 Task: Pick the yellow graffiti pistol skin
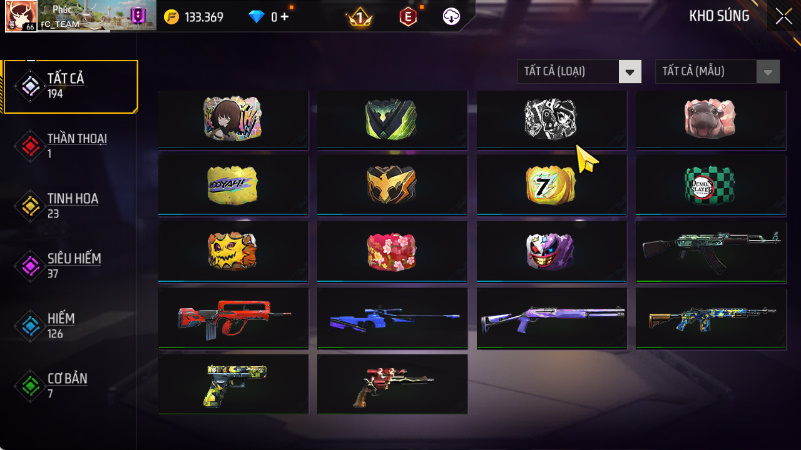click(x=232, y=384)
